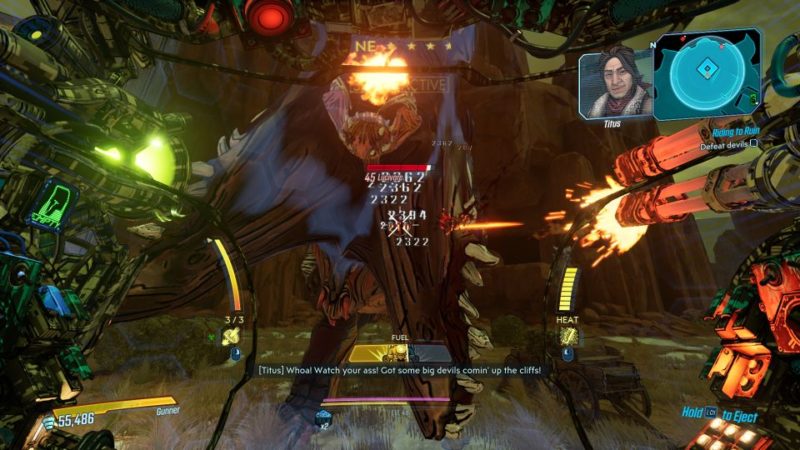Click the blue dice icon marked x2
The image size is (800, 450).
324,417
